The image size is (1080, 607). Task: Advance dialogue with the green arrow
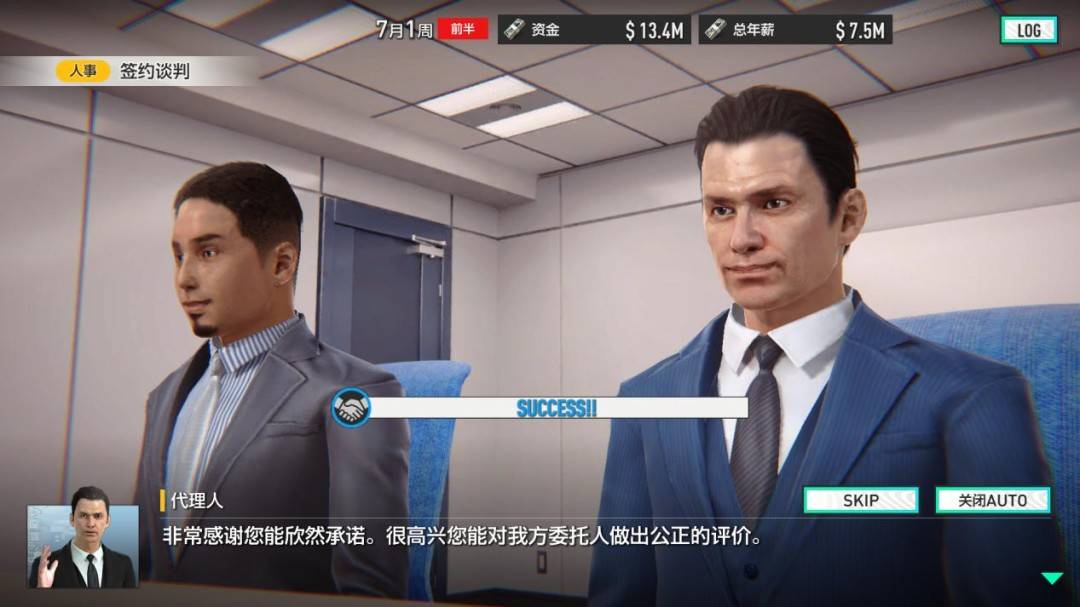click(x=1051, y=578)
